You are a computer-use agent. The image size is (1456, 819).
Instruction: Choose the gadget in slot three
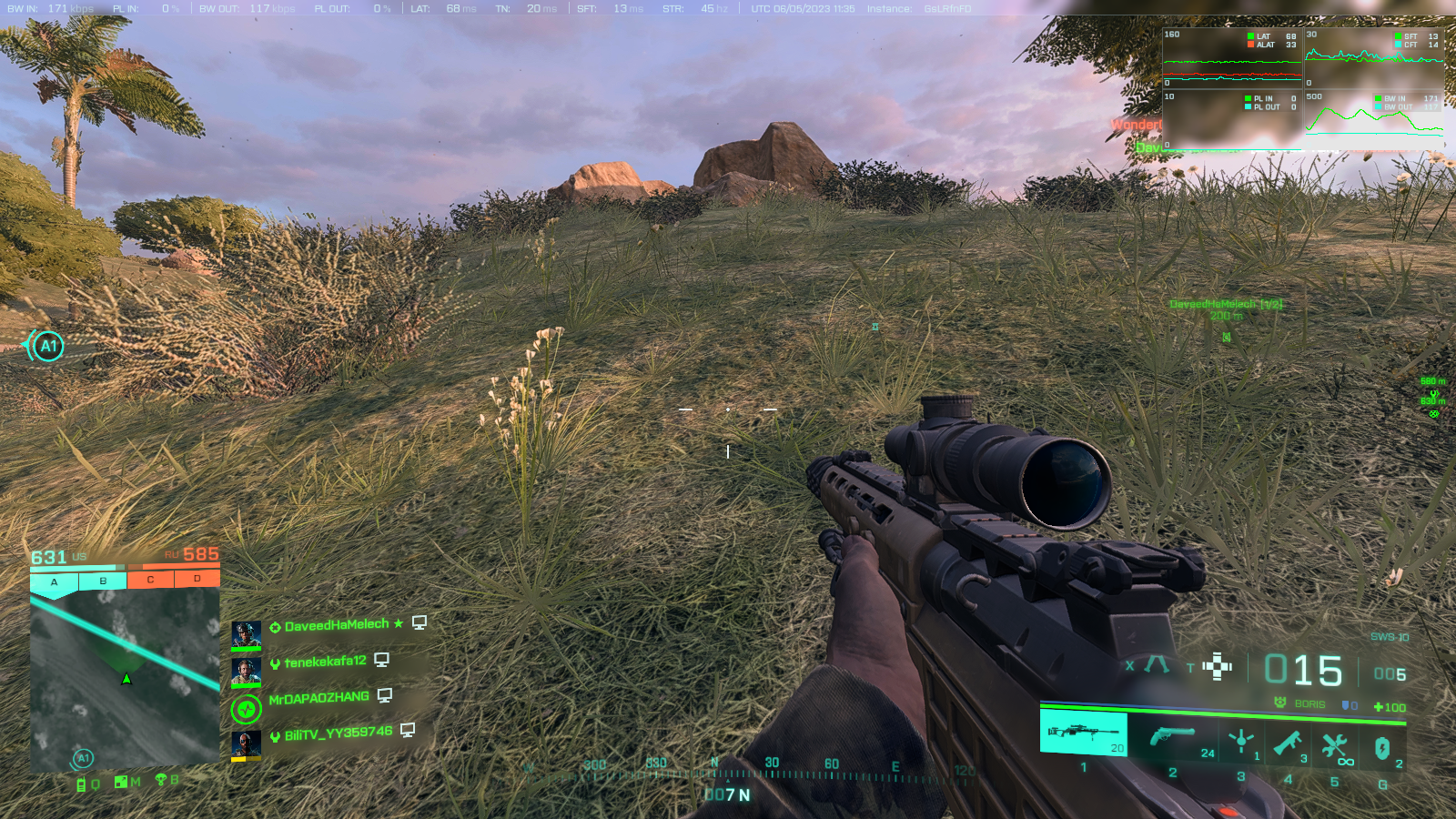[x=1240, y=743]
